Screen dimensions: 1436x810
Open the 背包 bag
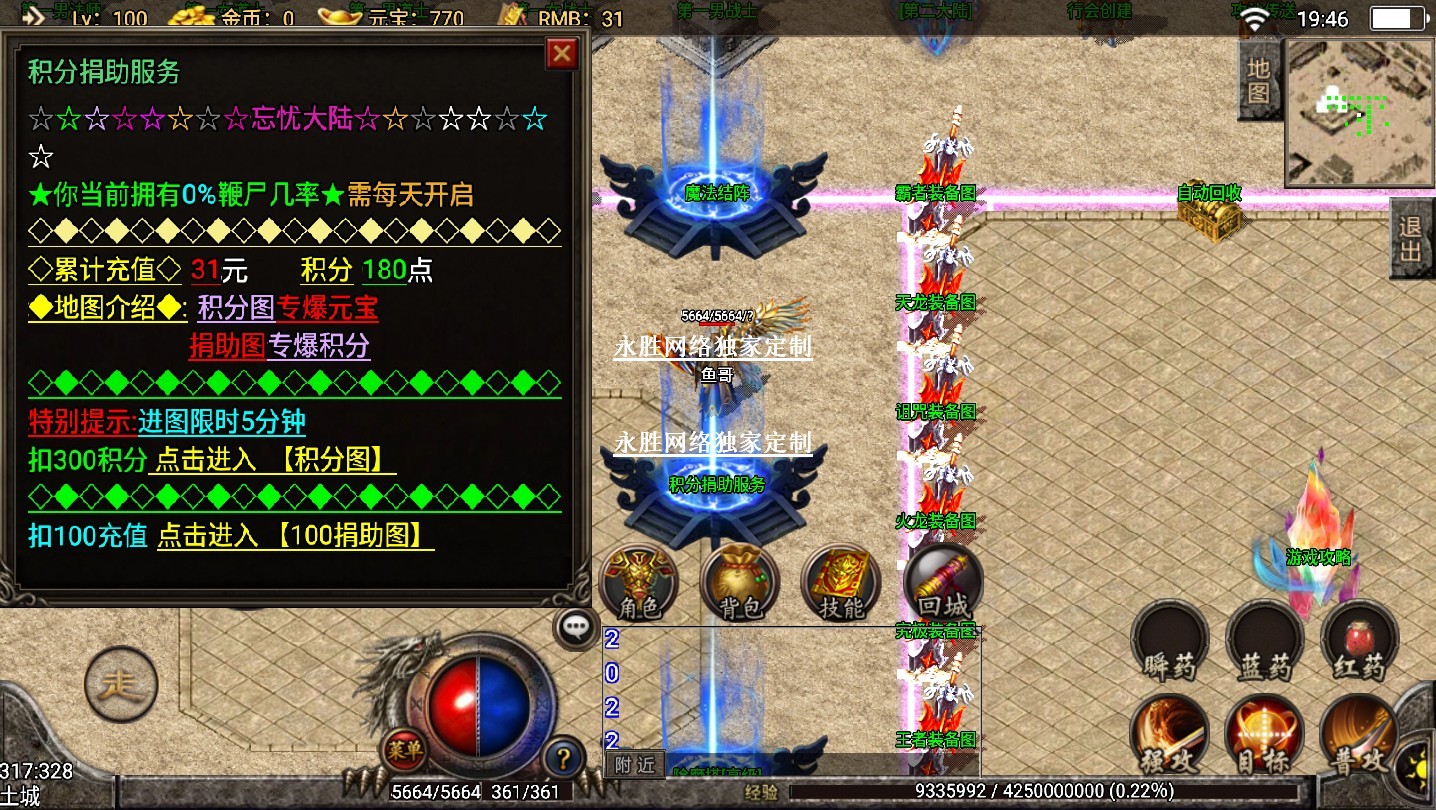coord(740,583)
